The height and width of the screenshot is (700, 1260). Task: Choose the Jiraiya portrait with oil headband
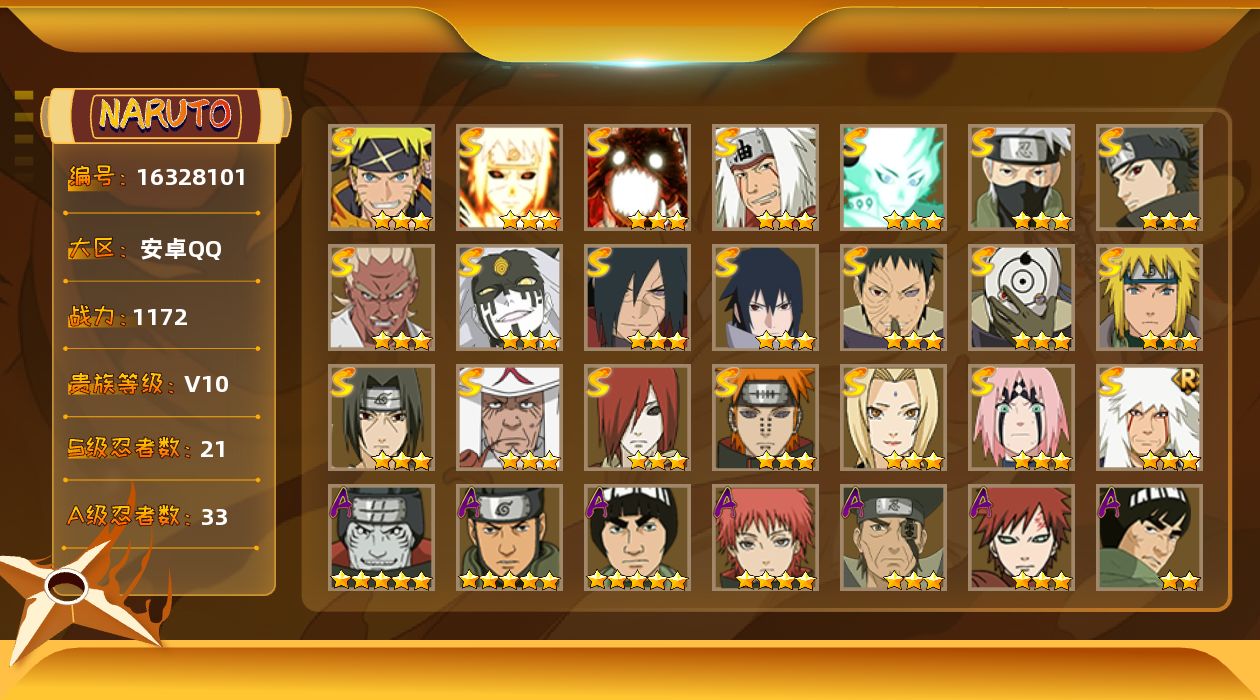tap(765, 177)
